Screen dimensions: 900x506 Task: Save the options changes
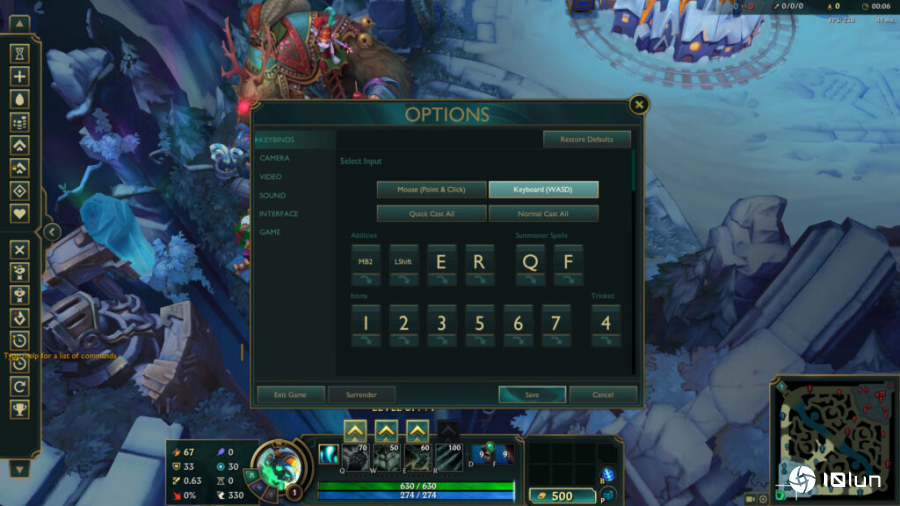tap(531, 395)
